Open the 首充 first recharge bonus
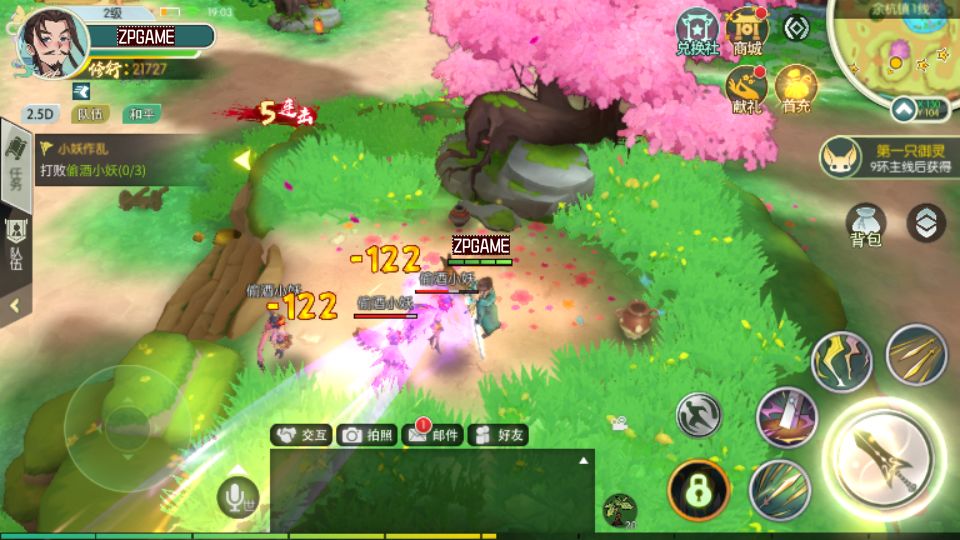960x540 pixels. point(796,89)
